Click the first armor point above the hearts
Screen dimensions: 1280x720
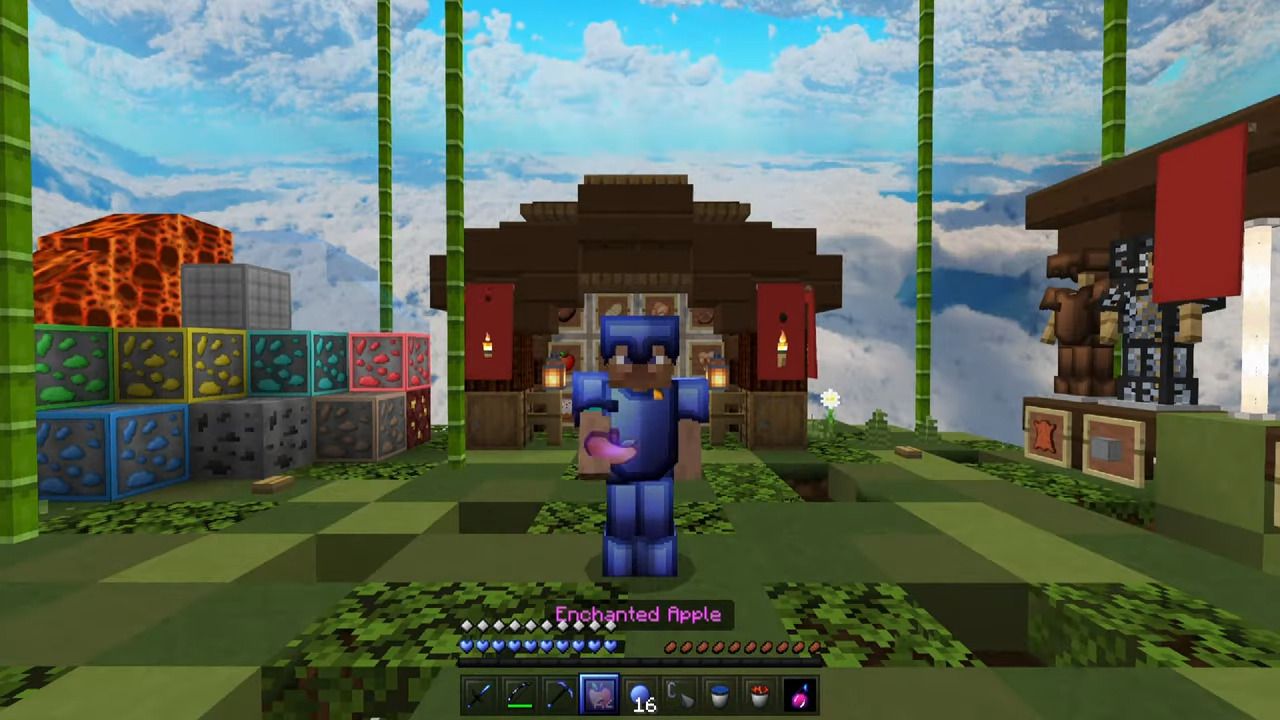(x=465, y=625)
